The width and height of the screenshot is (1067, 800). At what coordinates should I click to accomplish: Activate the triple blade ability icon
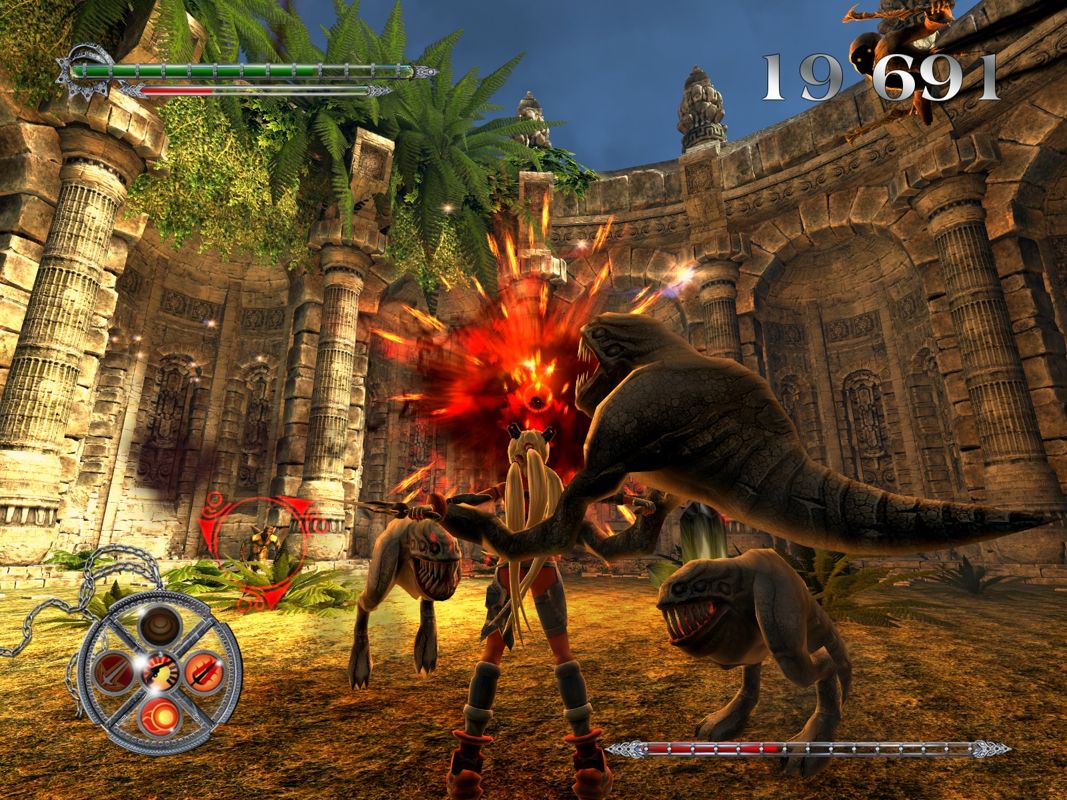coord(111,671)
